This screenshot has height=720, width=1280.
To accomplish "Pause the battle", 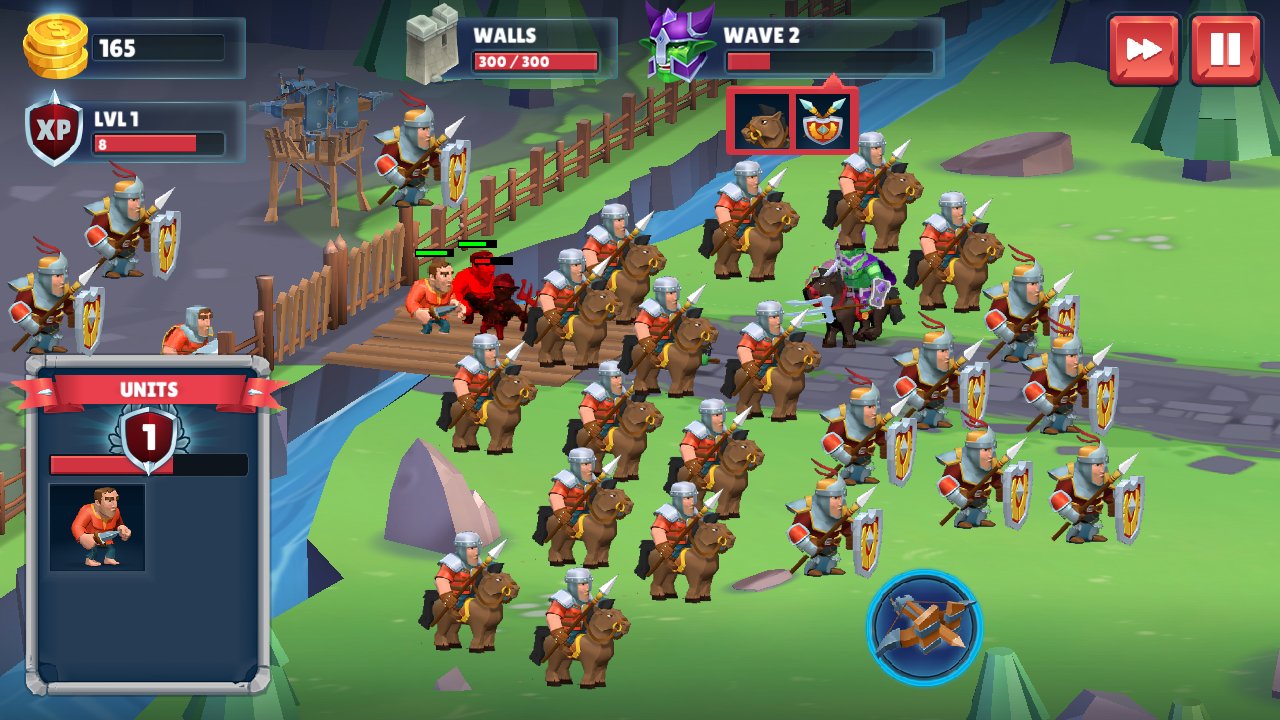I will pyautogui.click(x=1225, y=49).
